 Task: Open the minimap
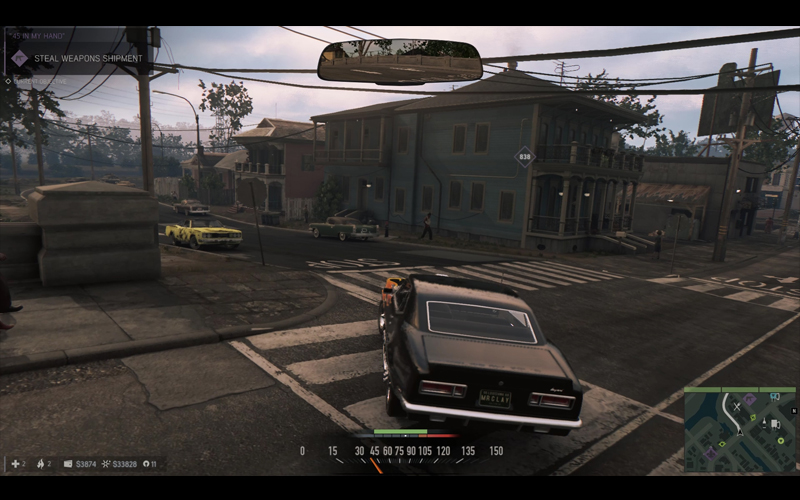[740, 430]
